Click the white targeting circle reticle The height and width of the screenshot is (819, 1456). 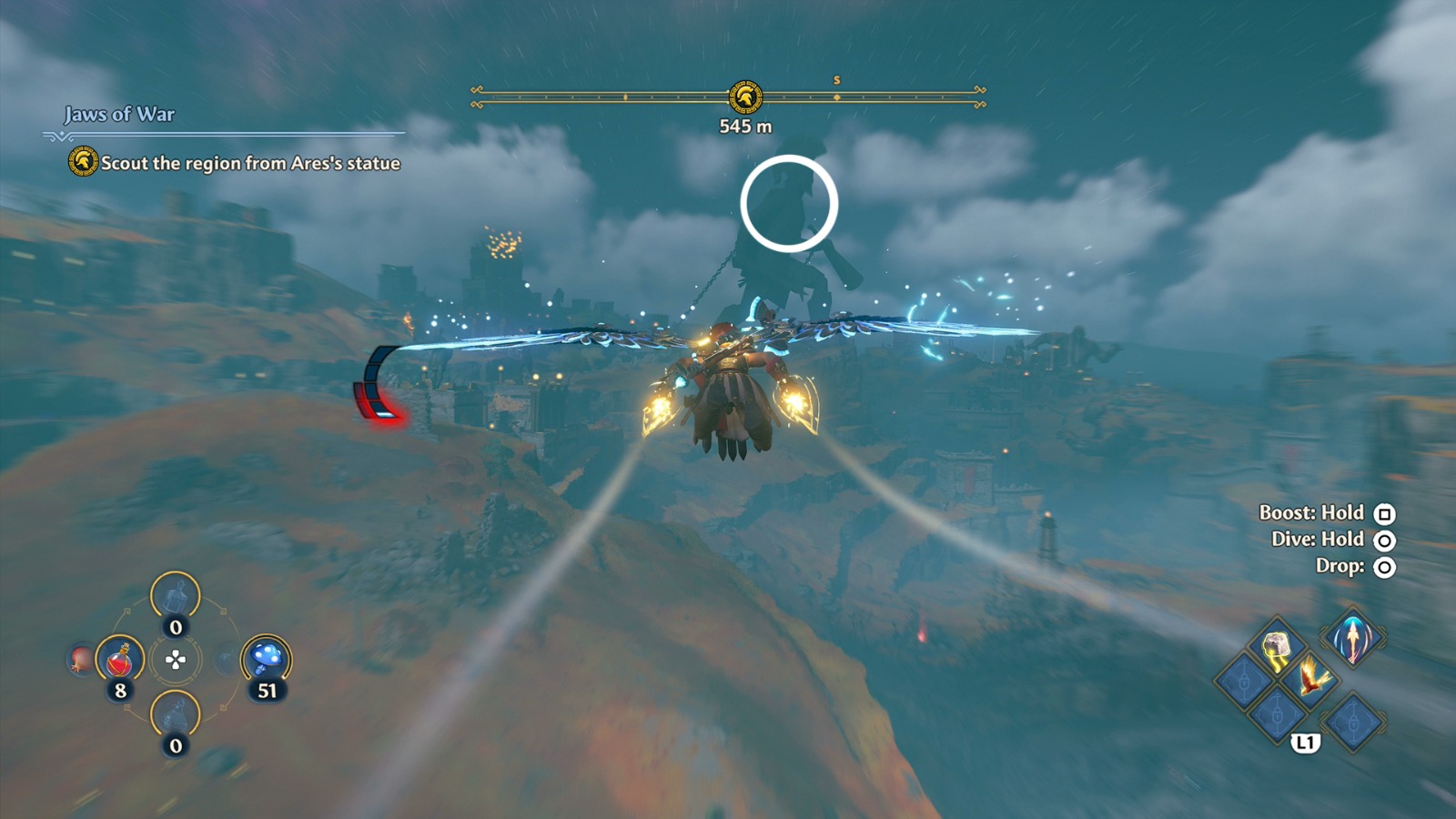(x=791, y=202)
